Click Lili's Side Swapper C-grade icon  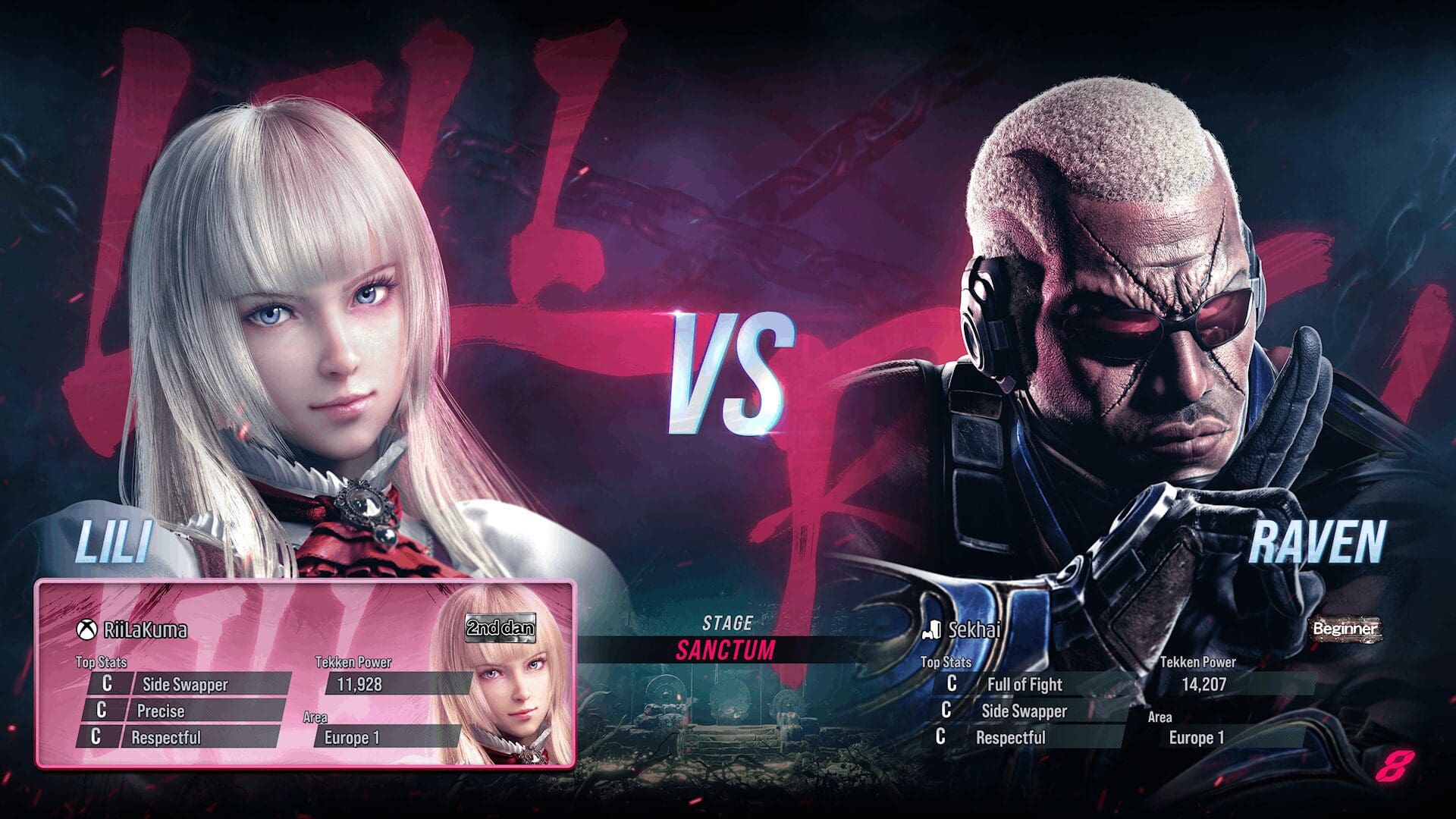point(108,683)
